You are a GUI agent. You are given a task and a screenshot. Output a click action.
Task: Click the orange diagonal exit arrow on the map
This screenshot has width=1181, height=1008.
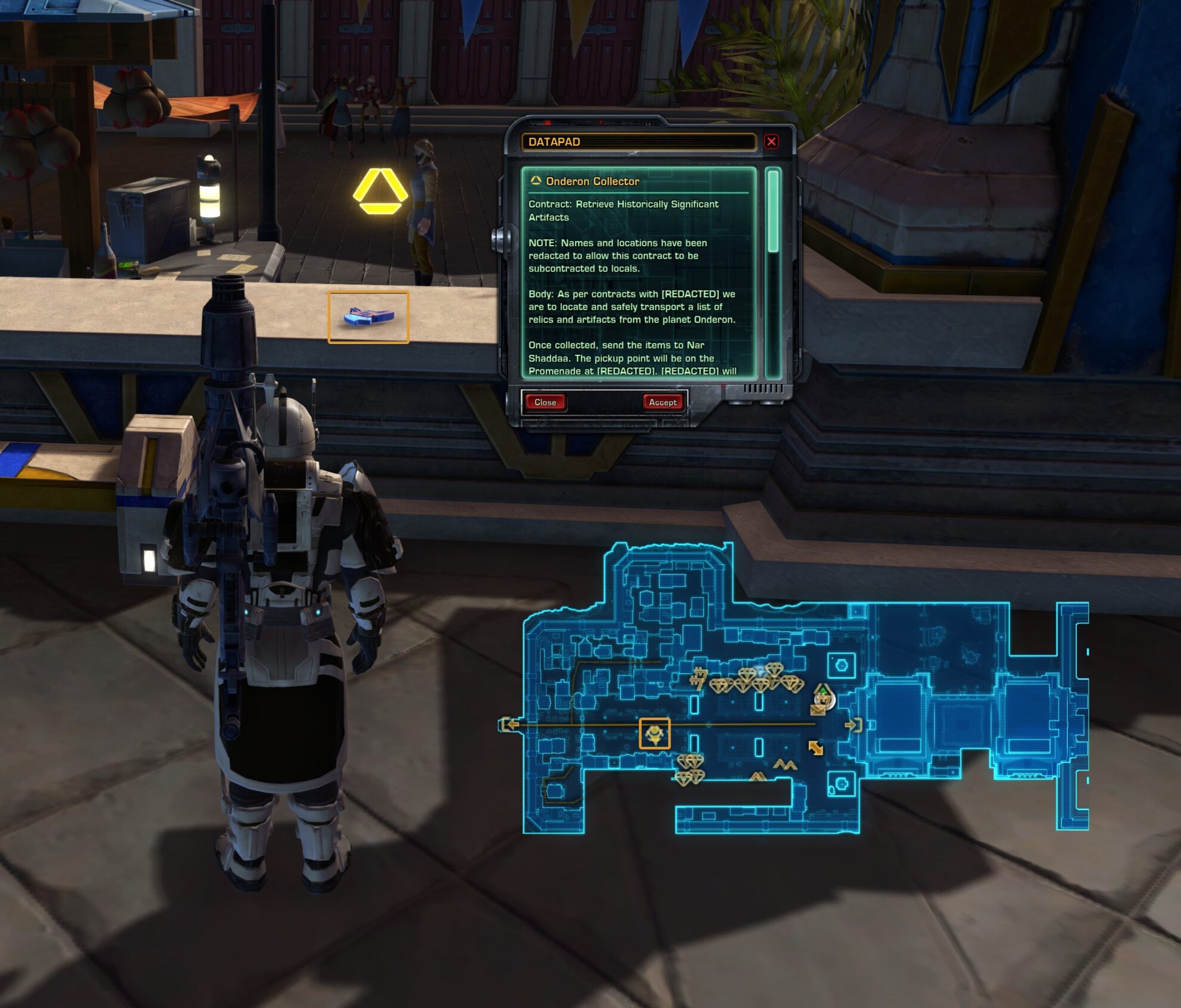(816, 747)
